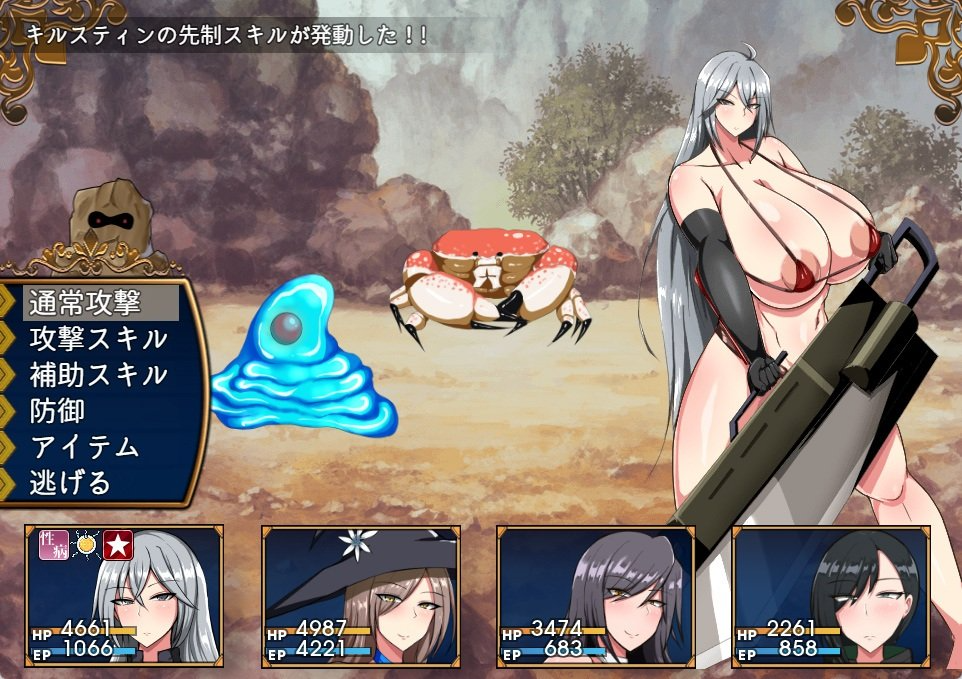Open the 攻撃スキル attack skills menu

click(98, 338)
